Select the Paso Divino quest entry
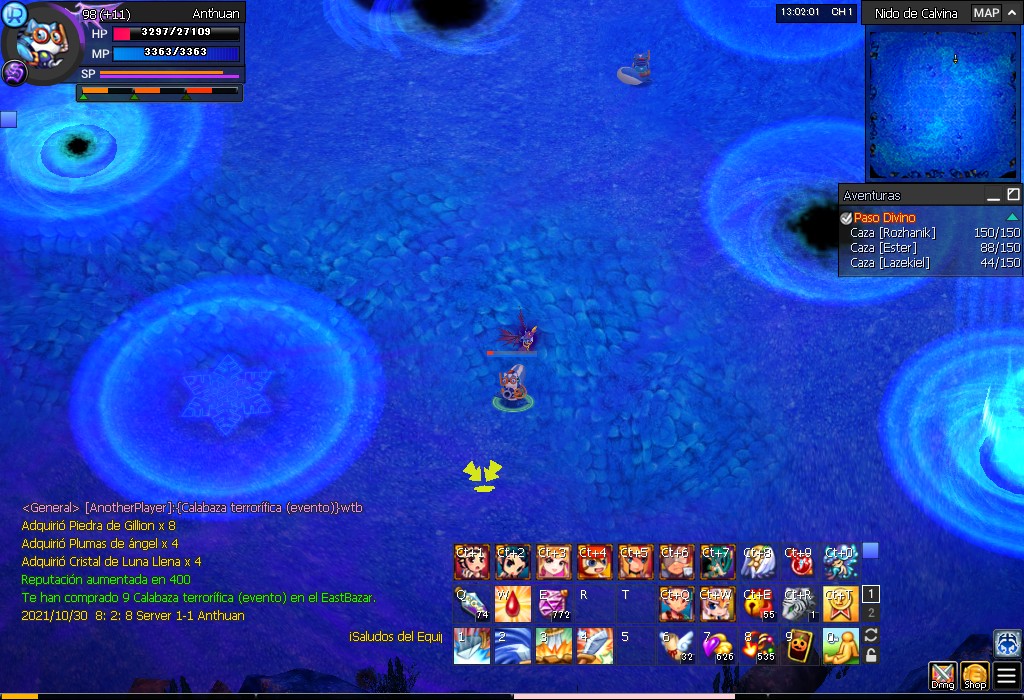 click(884, 218)
